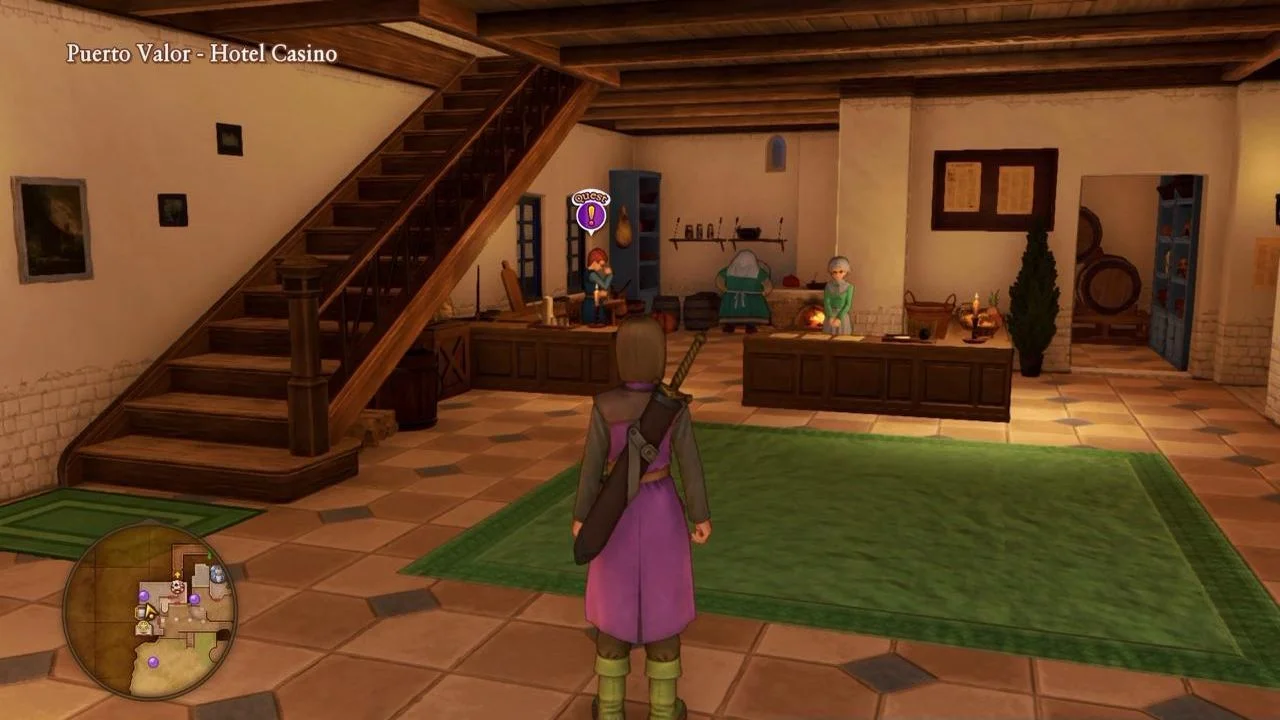Click the red slime marker on the minimap
The image size is (1280, 720).
pyautogui.click(x=177, y=586)
